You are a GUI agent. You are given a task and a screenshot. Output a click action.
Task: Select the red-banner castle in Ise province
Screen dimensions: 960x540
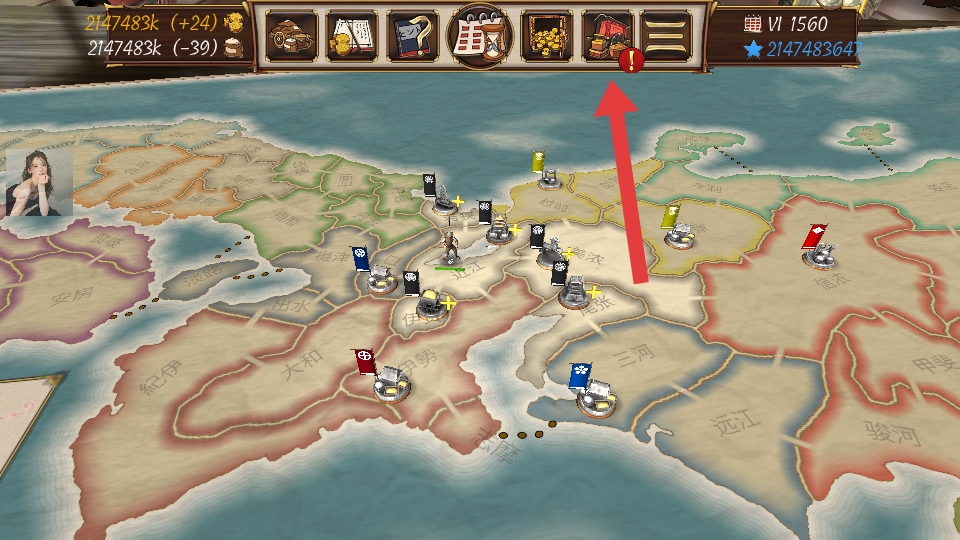(x=391, y=383)
